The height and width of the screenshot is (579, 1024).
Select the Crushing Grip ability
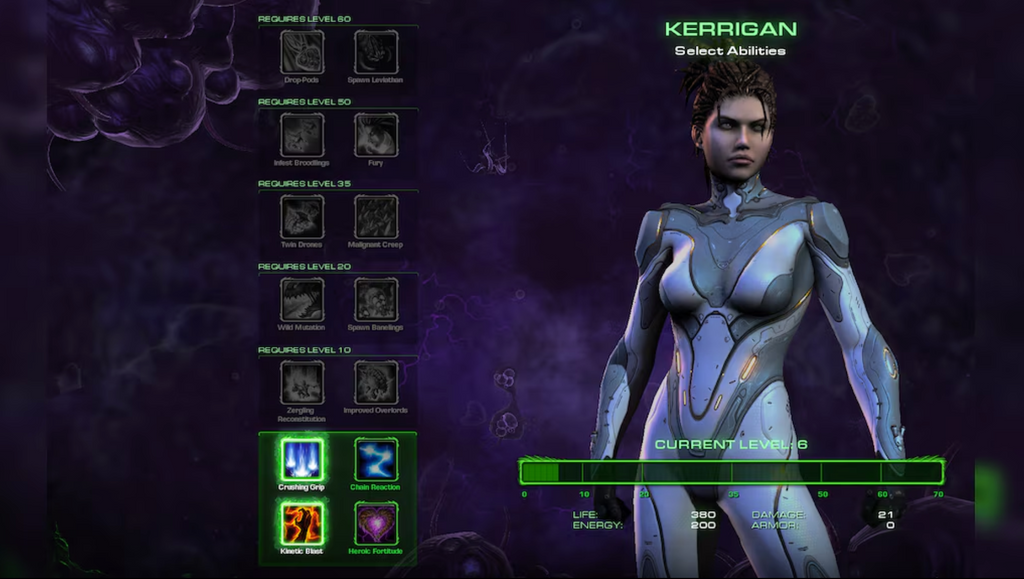pyautogui.click(x=302, y=460)
